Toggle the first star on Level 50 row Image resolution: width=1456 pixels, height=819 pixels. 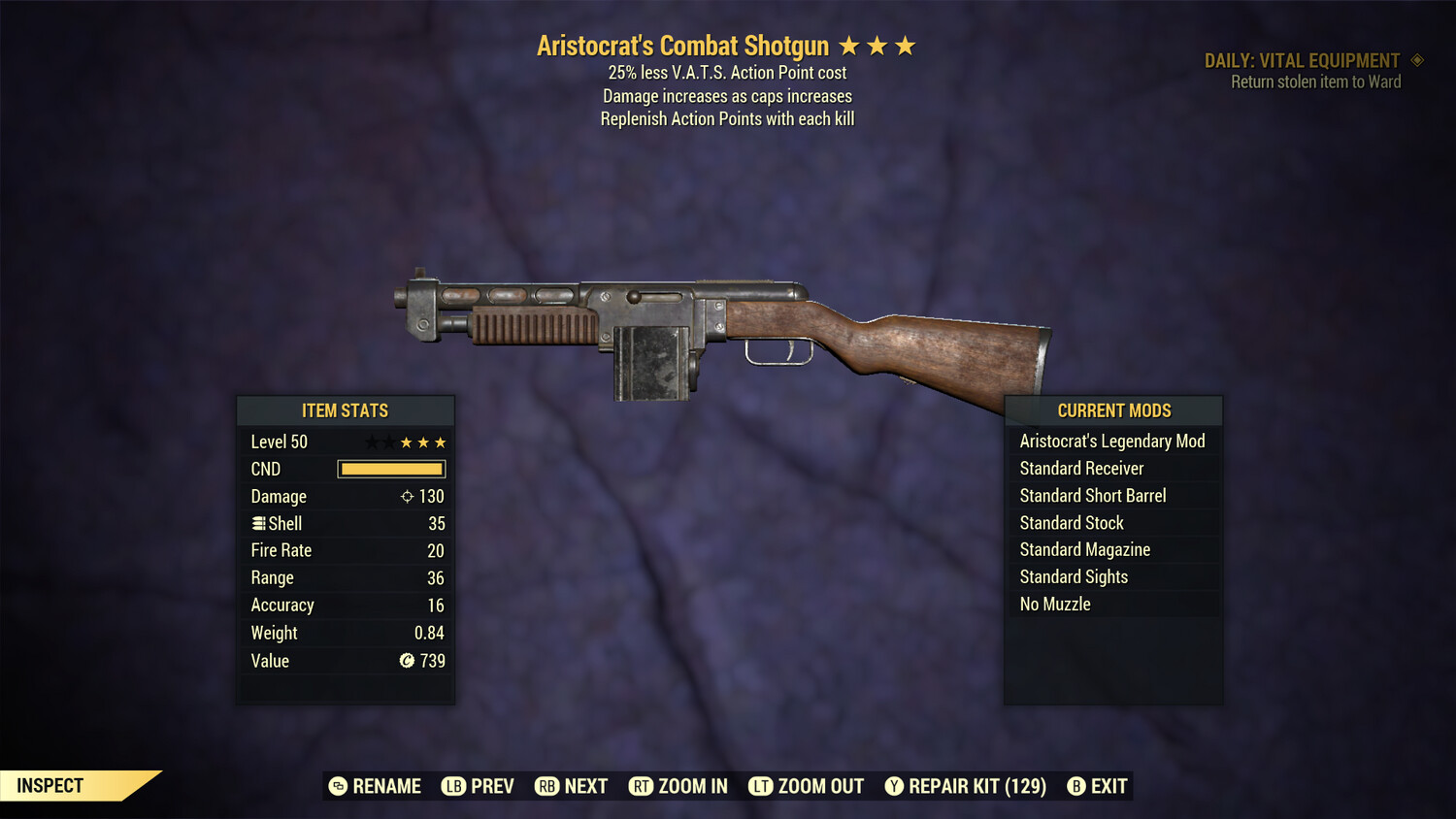click(x=370, y=442)
